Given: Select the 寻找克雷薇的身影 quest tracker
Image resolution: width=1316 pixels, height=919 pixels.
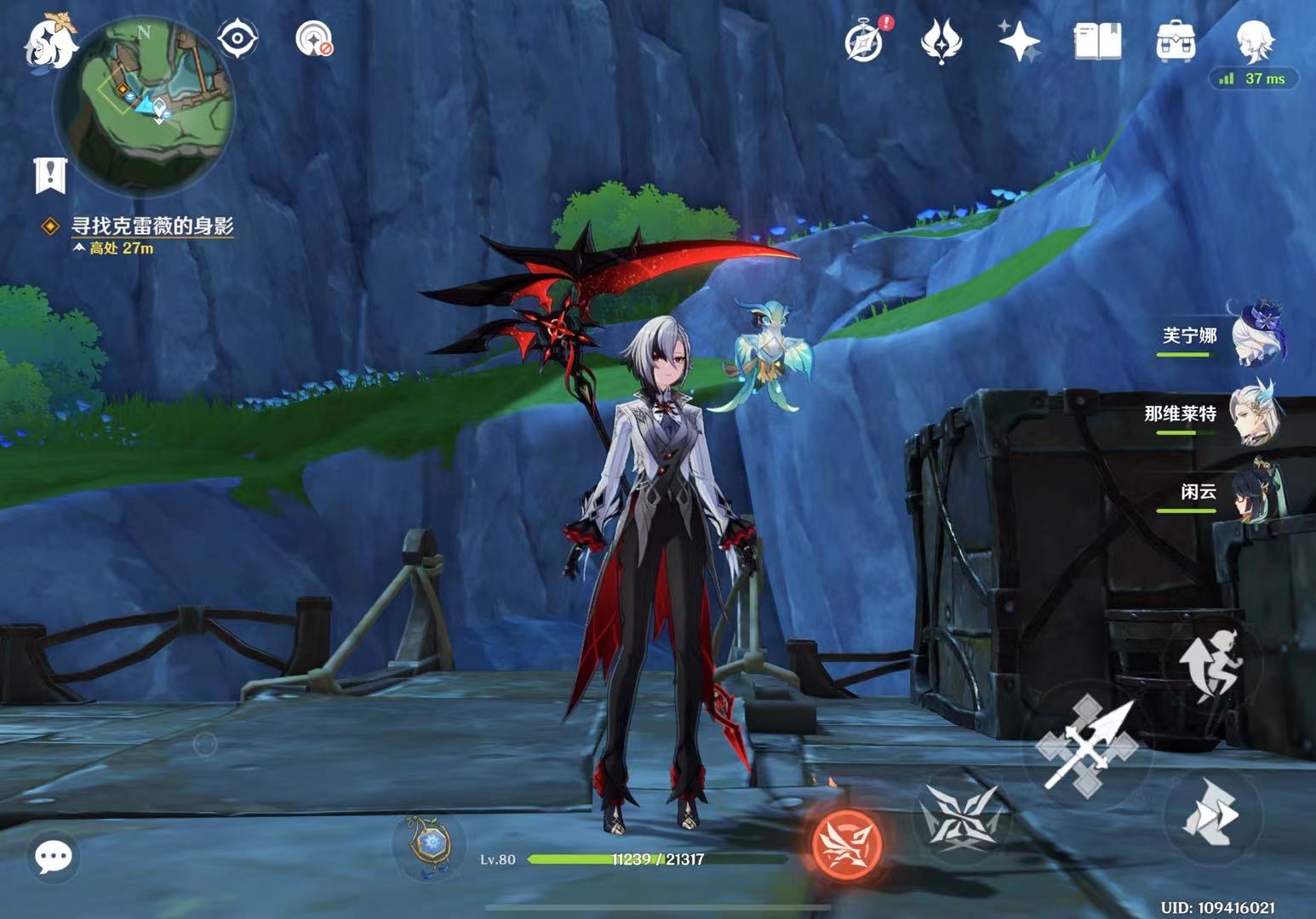Looking at the screenshot, I should tap(152, 225).
